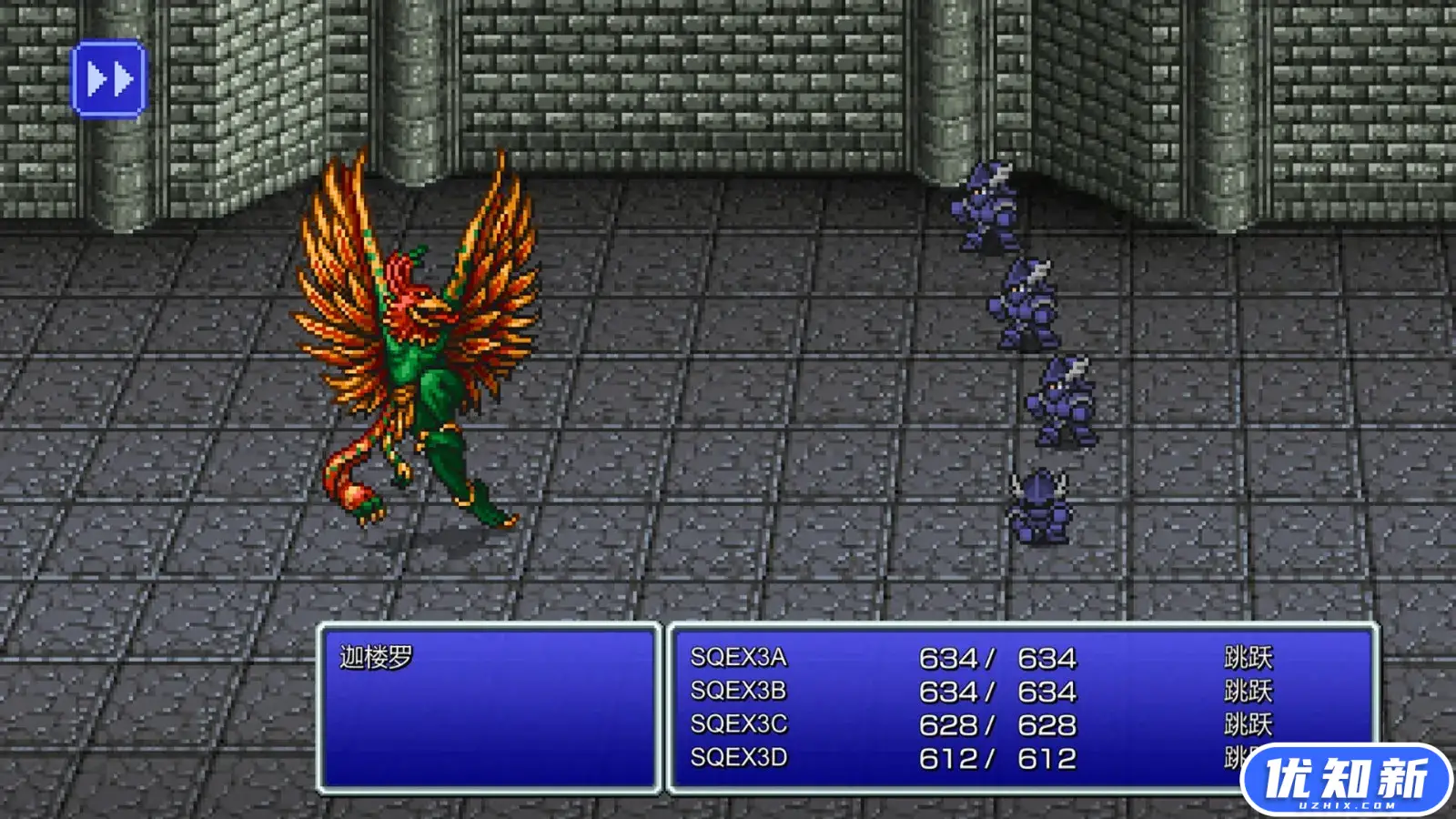
Task: Click the double-arrow speed-up icon
Action: tap(109, 80)
